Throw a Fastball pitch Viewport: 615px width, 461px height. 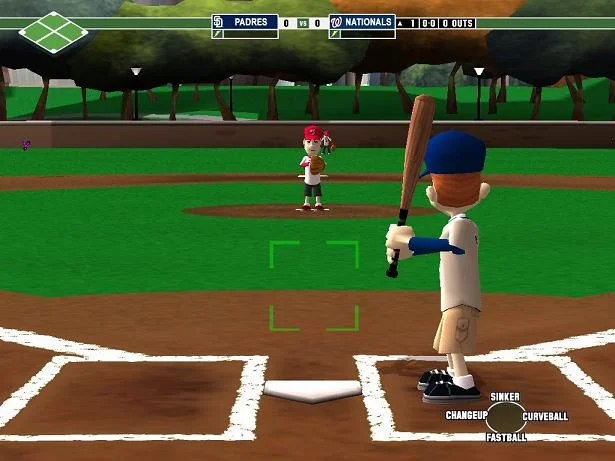tap(506, 437)
